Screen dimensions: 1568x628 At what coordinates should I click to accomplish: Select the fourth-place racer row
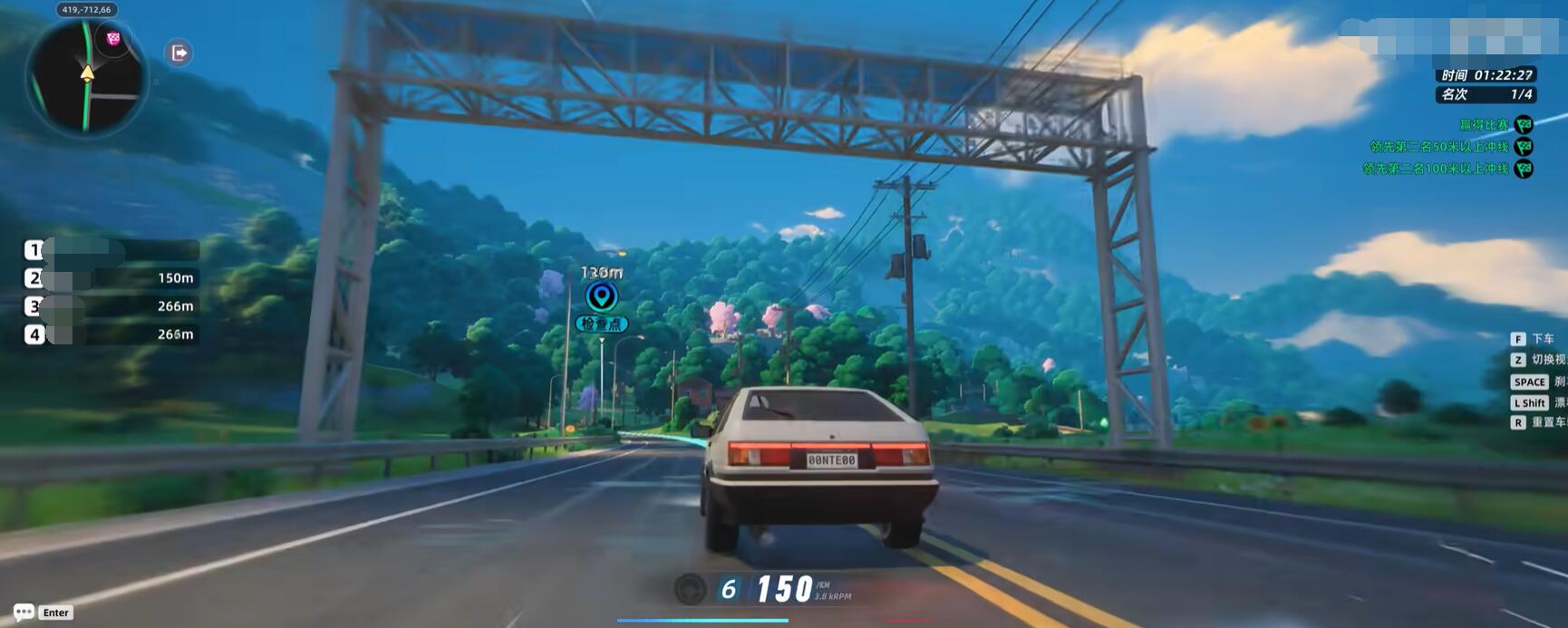click(x=111, y=334)
